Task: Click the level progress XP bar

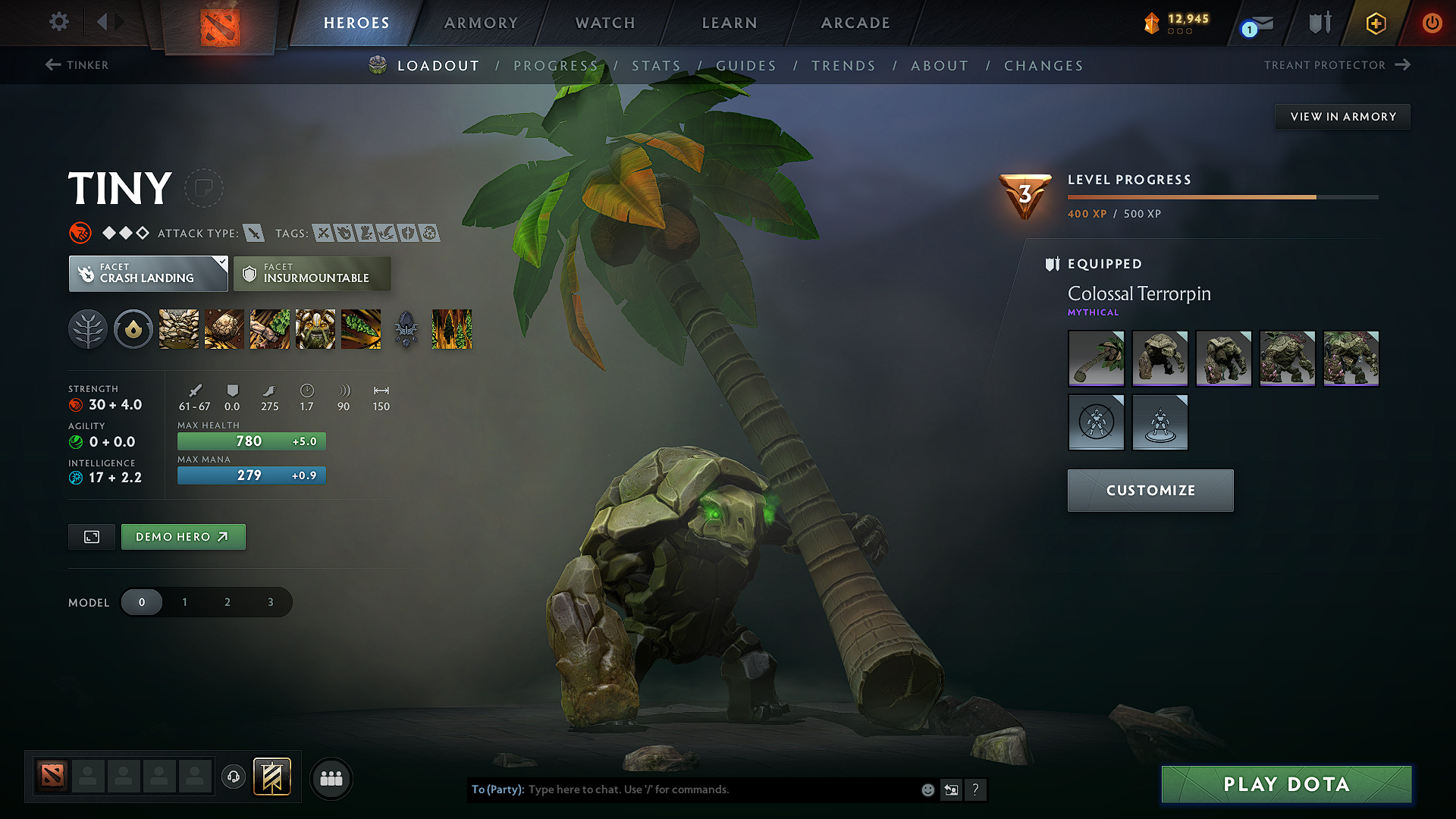Action: click(x=1221, y=196)
